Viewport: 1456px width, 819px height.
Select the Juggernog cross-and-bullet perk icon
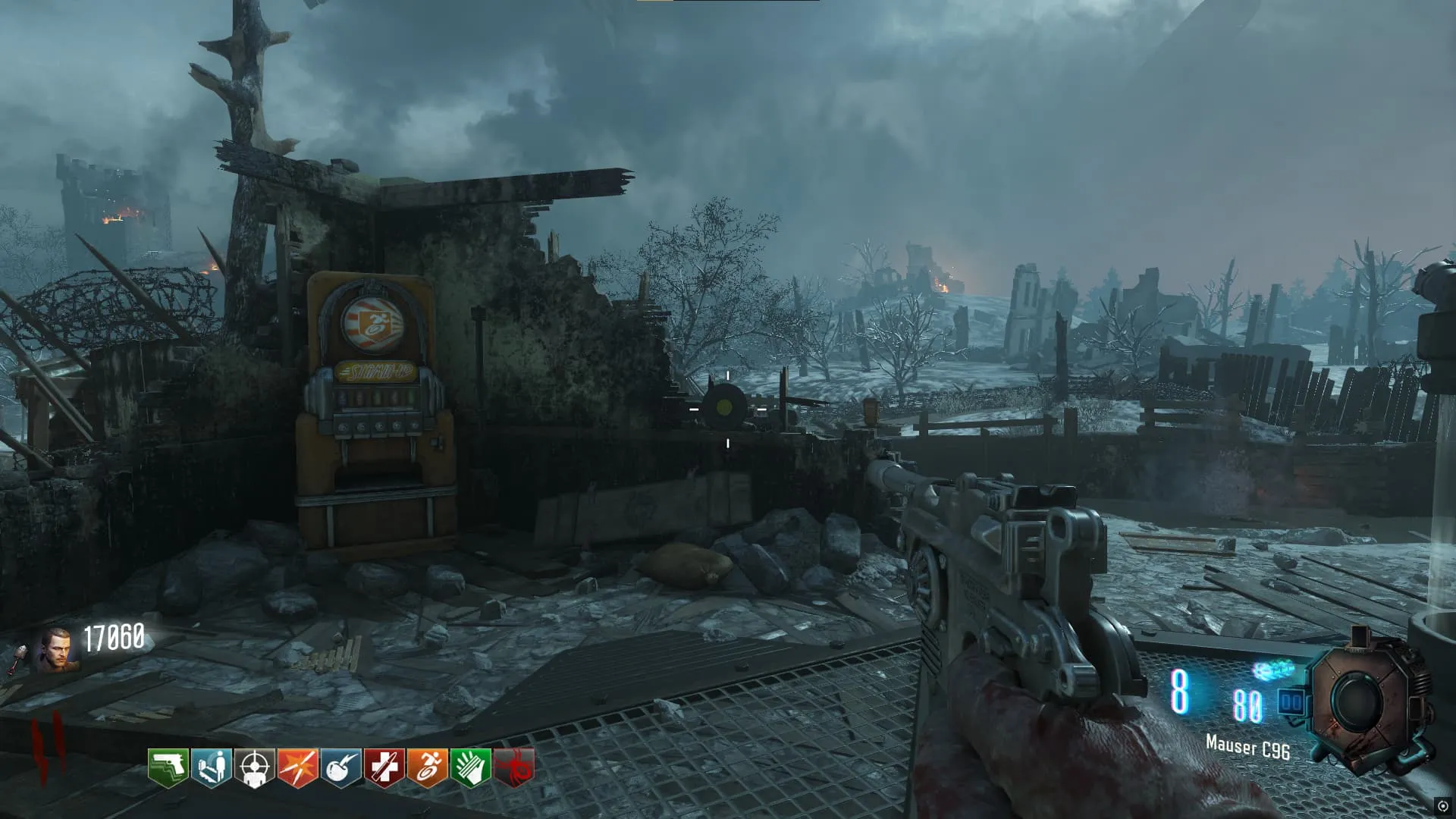pyautogui.click(x=384, y=767)
